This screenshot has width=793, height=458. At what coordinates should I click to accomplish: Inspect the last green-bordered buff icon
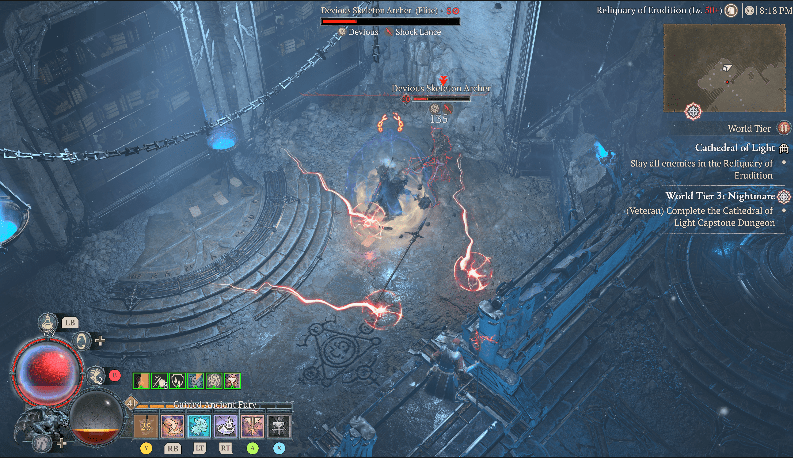(x=232, y=380)
